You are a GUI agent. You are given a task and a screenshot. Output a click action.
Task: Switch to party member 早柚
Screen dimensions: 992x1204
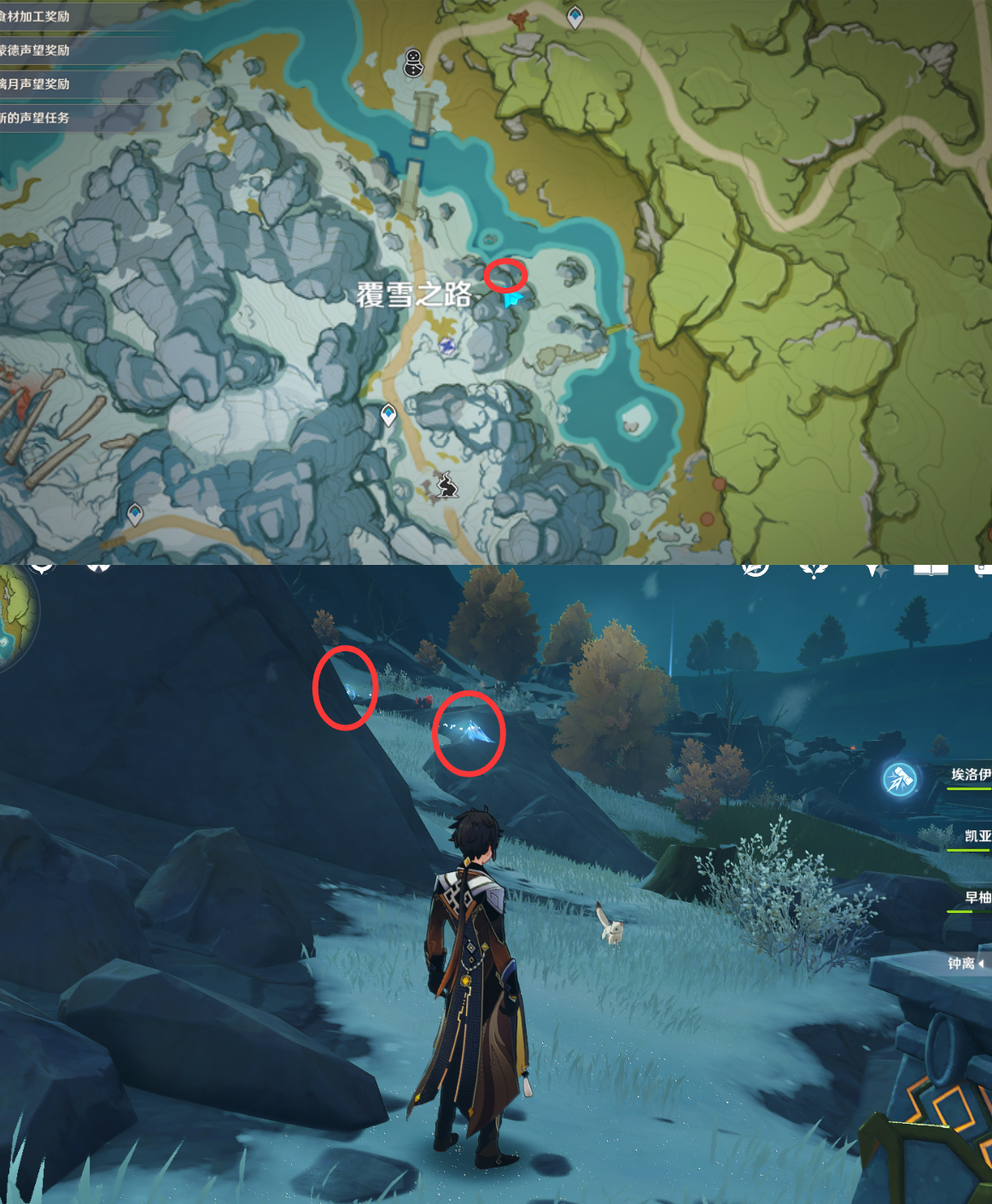(977, 898)
